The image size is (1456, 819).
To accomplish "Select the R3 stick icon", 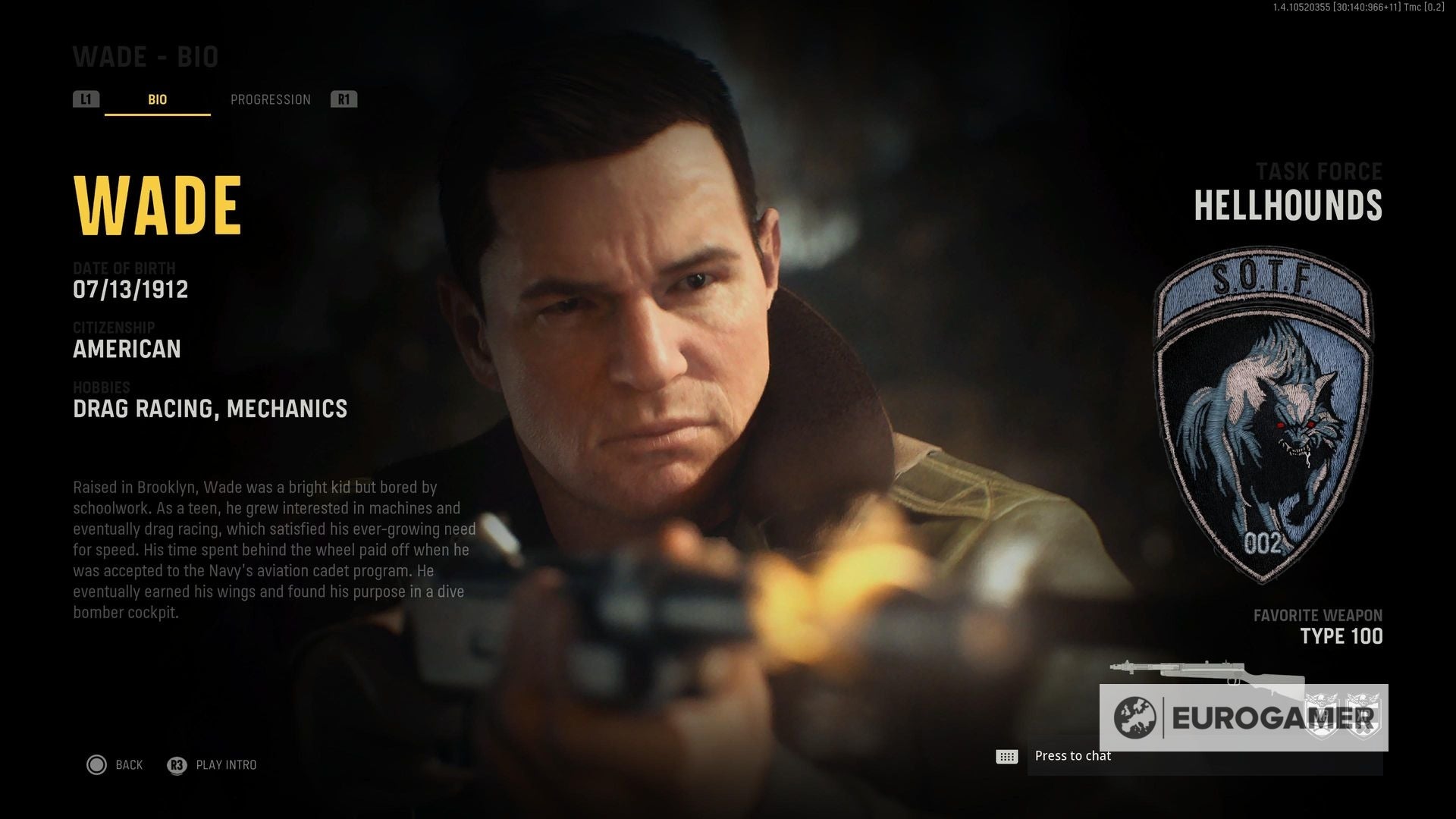I will point(175,765).
